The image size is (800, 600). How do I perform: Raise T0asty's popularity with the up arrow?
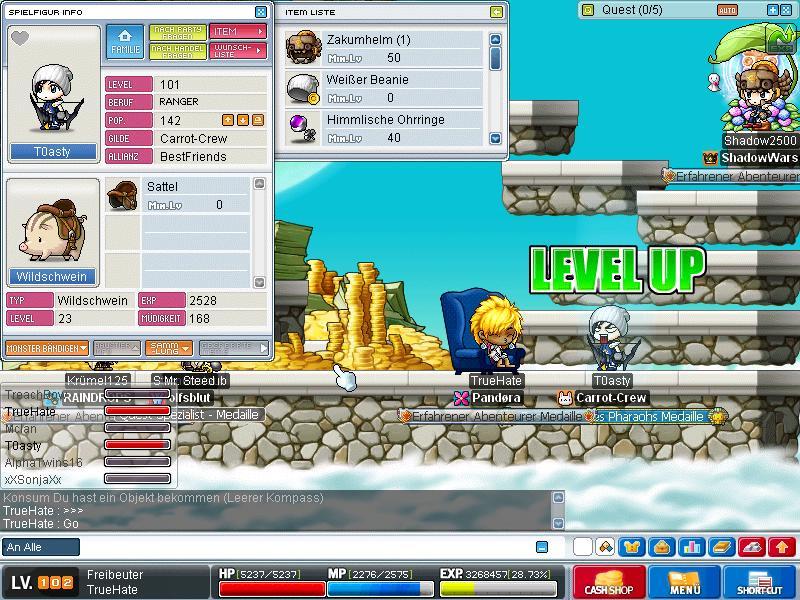pyautogui.click(x=228, y=120)
